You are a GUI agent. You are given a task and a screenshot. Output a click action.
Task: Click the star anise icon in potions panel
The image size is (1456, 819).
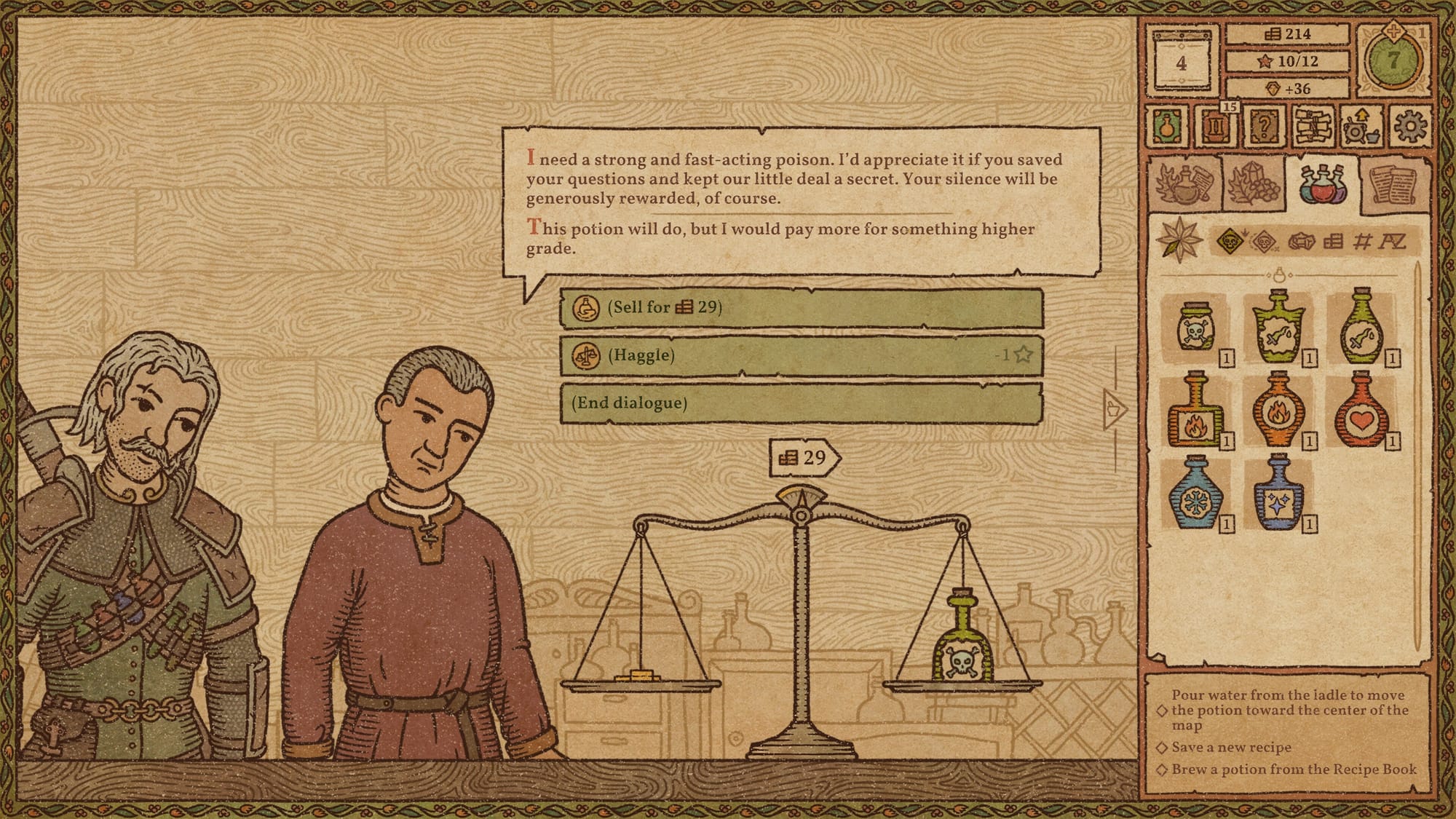coord(1179,239)
